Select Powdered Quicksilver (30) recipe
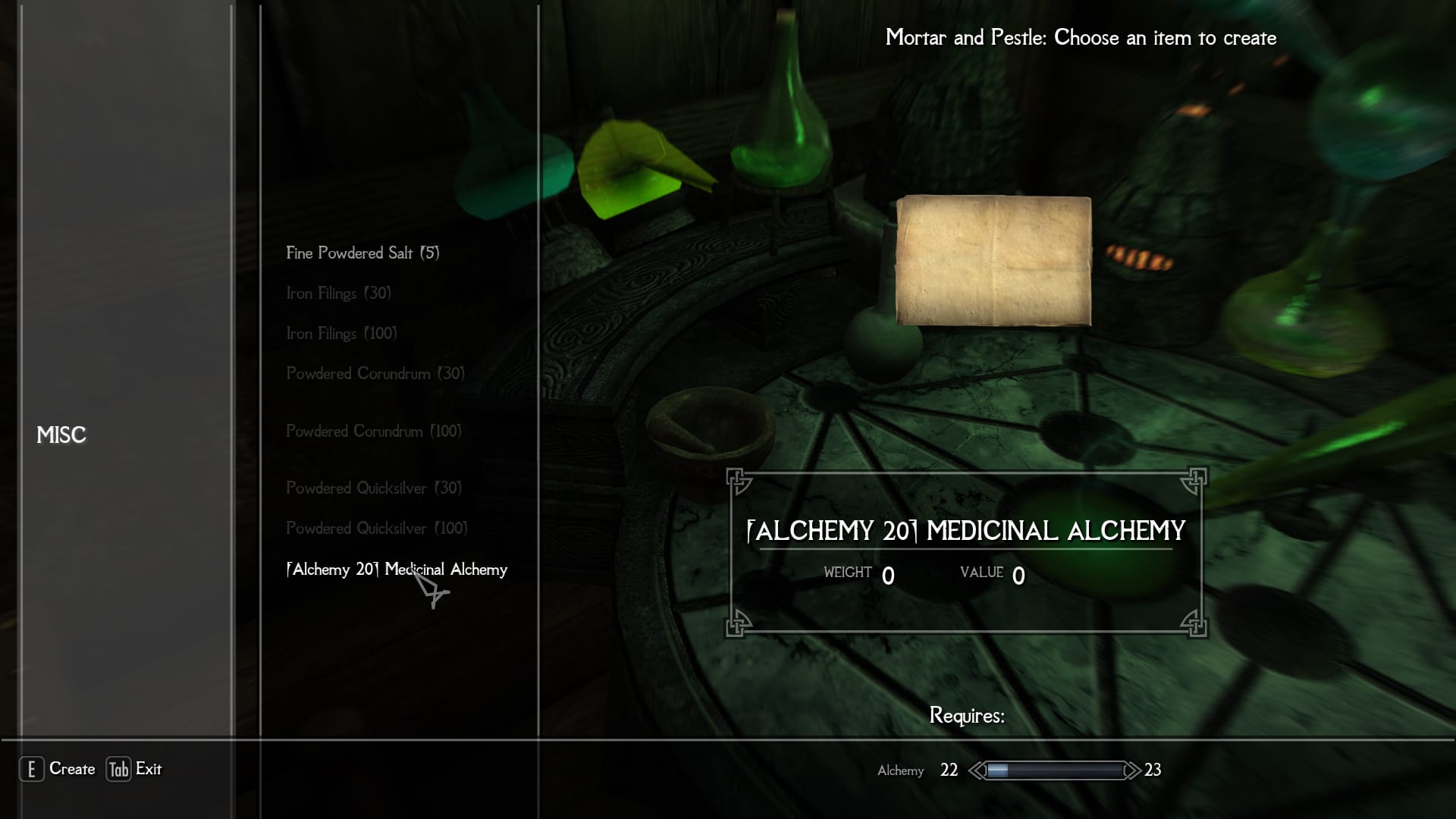The image size is (1456, 819). pyautogui.click(x=373, y=488)
